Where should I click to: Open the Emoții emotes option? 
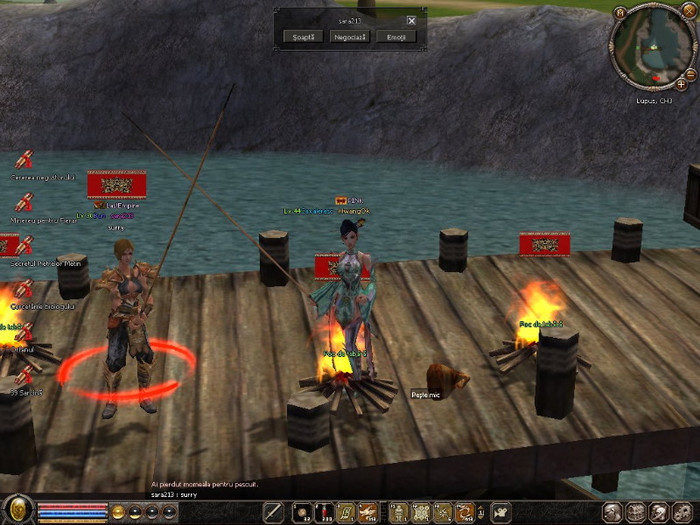pos(396,36)
